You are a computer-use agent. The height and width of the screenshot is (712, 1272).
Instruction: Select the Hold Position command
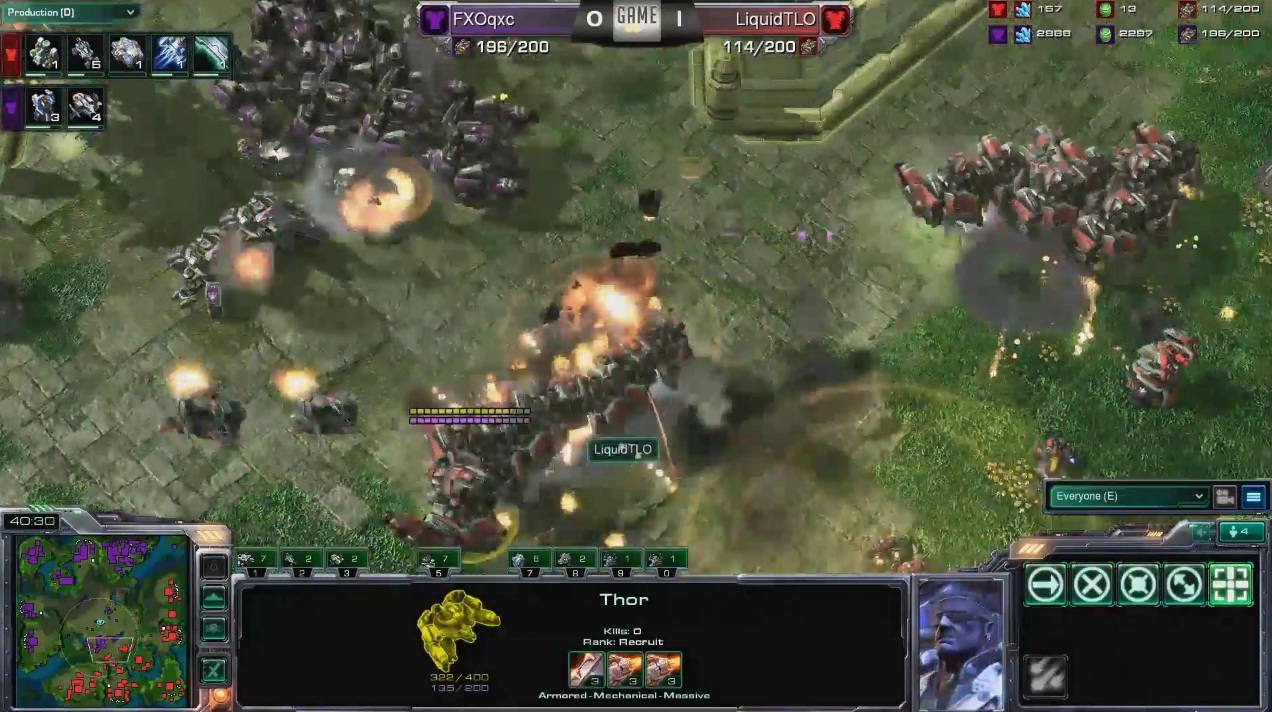point(1138,585)
